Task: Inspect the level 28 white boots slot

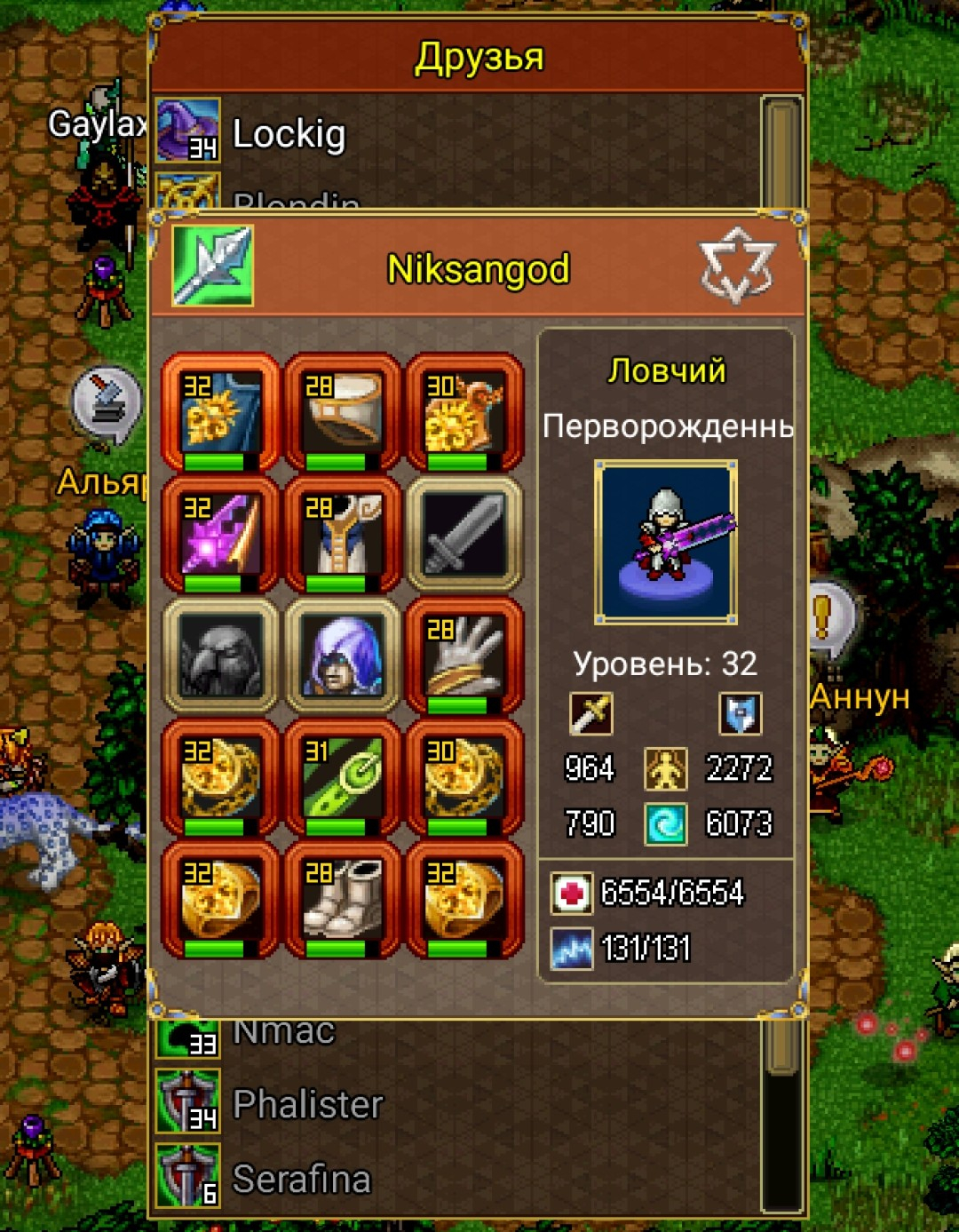Action: click(342, 900)
